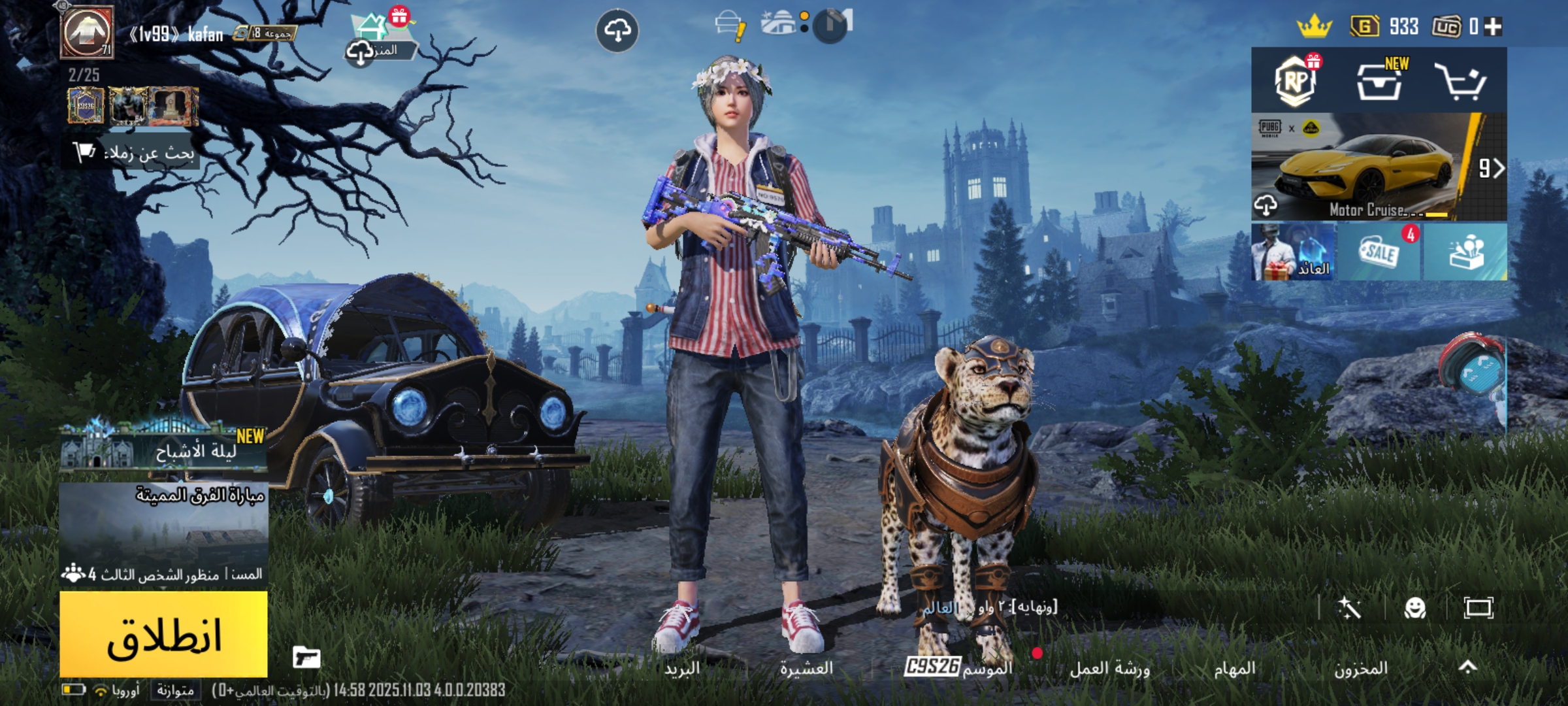Viewport: 1568px width, 706px height.
Task: Open the SALE offers tile
Action: (1380, 252)
